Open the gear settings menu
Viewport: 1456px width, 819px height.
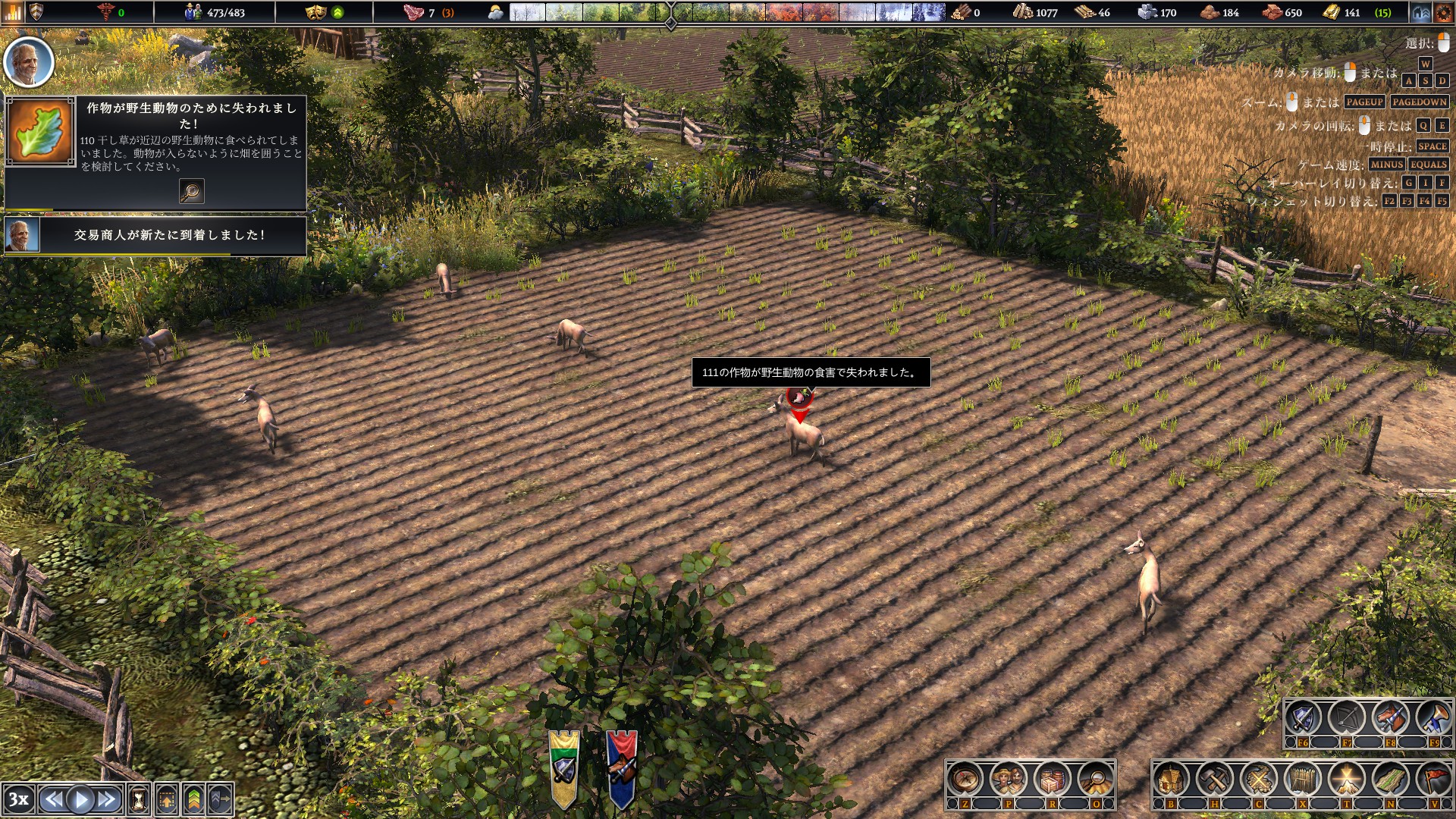pos(1443,13)
